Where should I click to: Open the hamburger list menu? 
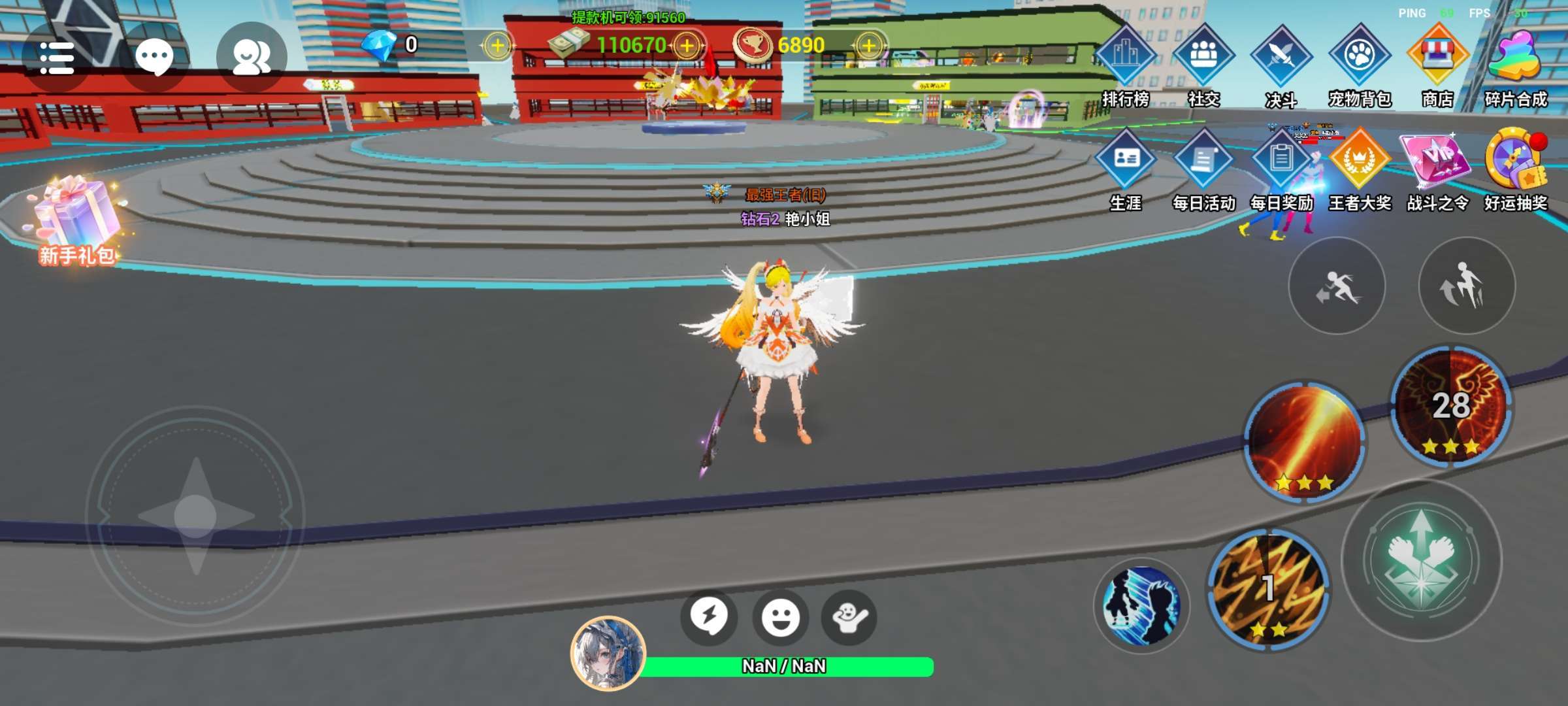click(x=56, y=58)
